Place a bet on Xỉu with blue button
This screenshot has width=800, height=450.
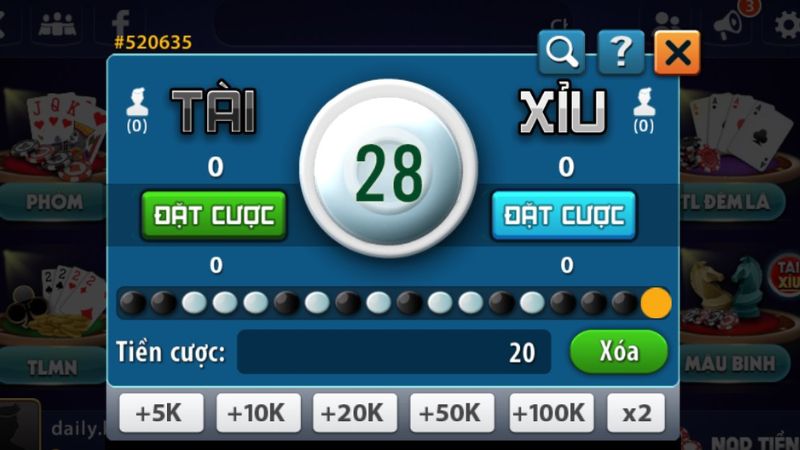pyautogui.click(x=564, y=214)
